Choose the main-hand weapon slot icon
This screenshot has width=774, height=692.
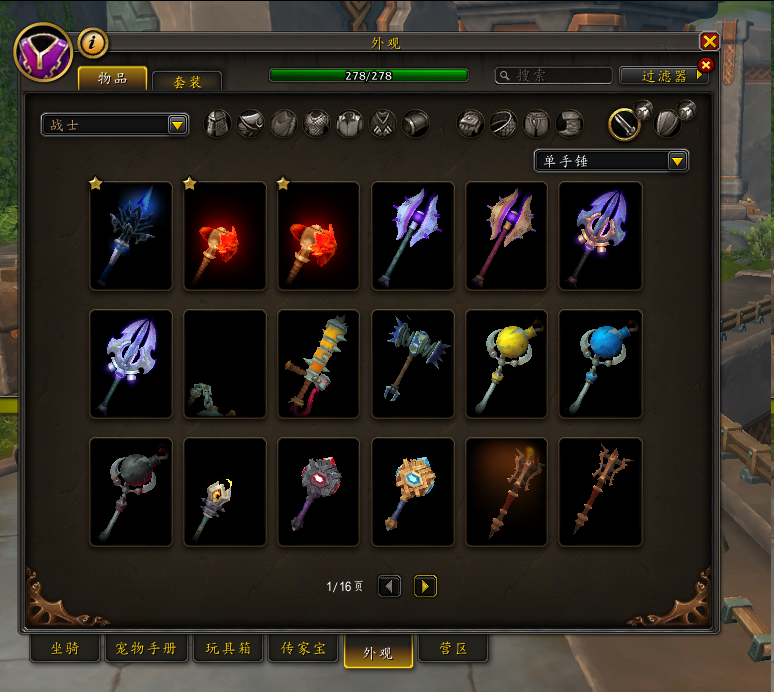[x=627, y=123]
